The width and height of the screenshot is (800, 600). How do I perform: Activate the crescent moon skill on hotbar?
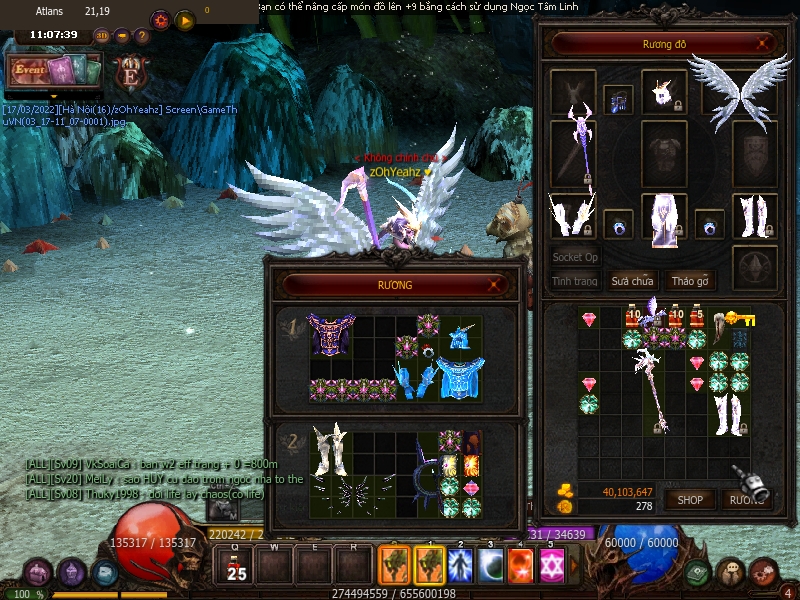click(x=491, y=565)
